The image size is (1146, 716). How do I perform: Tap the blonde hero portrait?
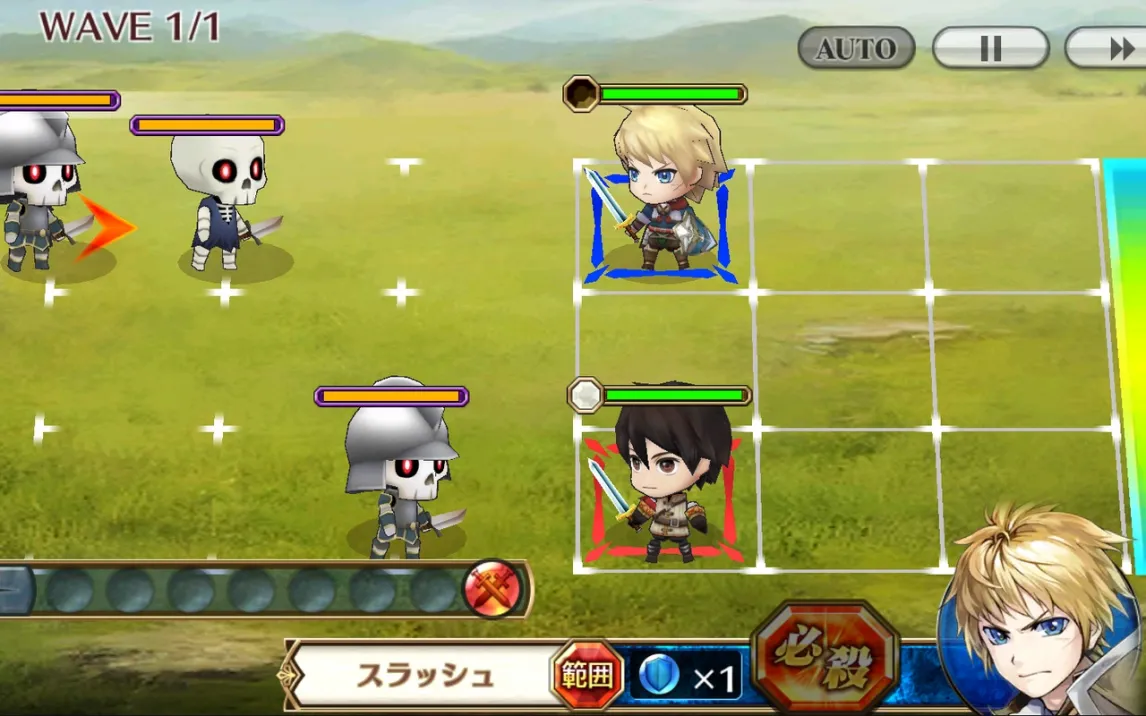pyautogui.click(x=1040, y=620)
